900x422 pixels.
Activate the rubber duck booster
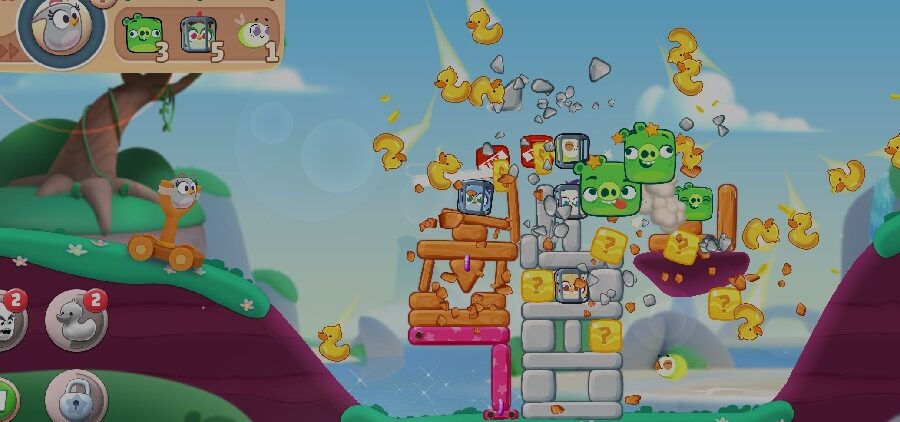[x=76, y=319]
